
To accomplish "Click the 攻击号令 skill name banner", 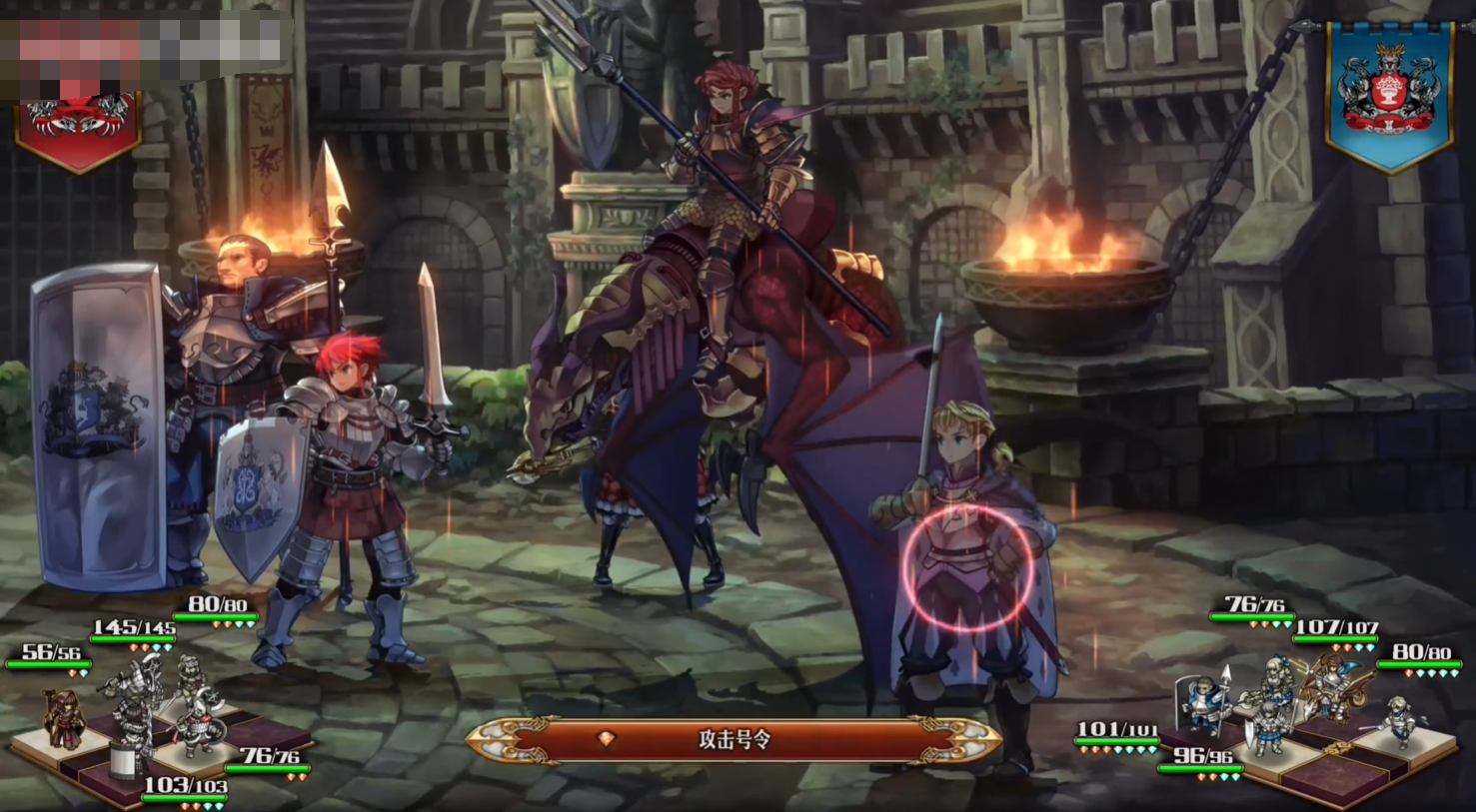I will (x=734, y=740).
